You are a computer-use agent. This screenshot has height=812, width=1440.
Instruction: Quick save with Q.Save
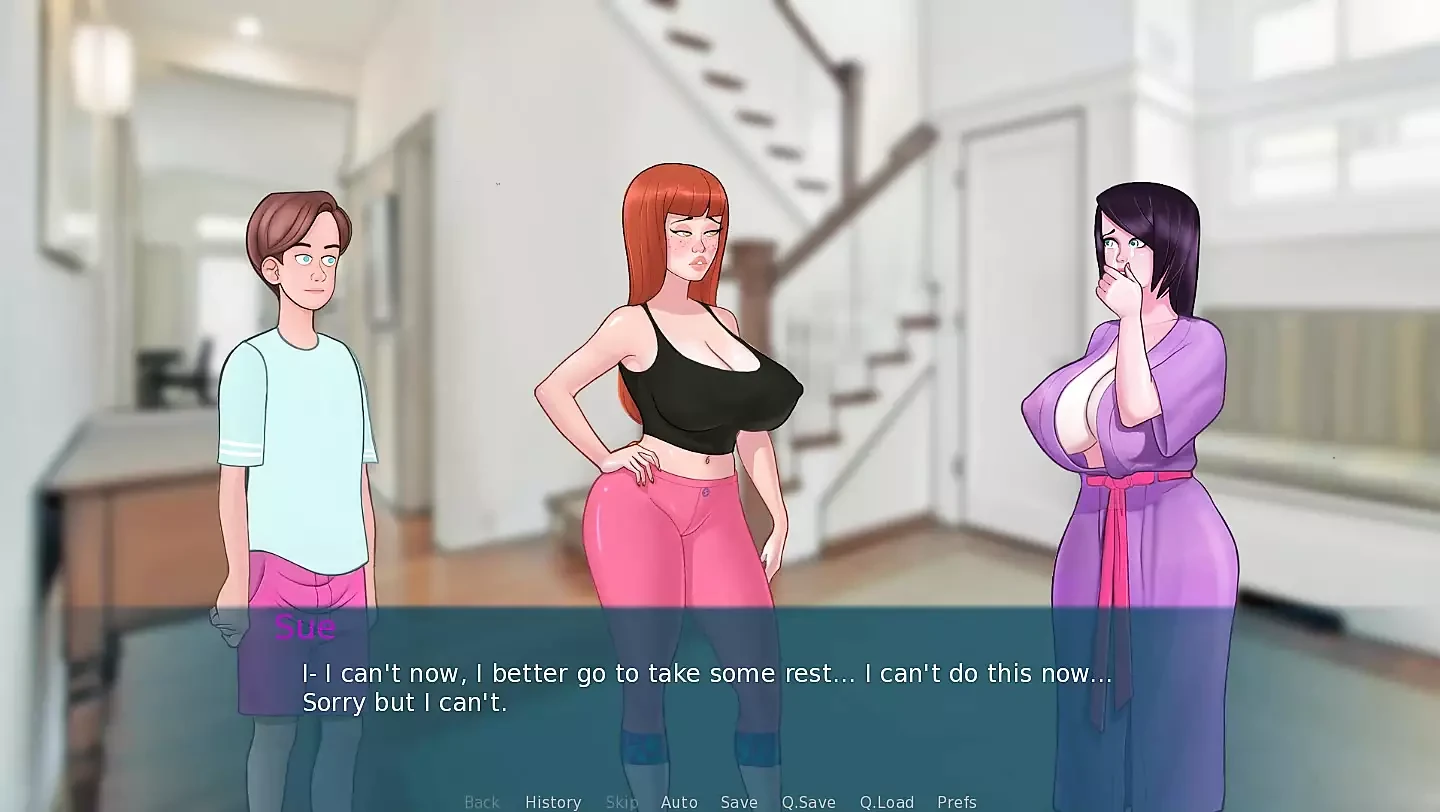(808, 802)
